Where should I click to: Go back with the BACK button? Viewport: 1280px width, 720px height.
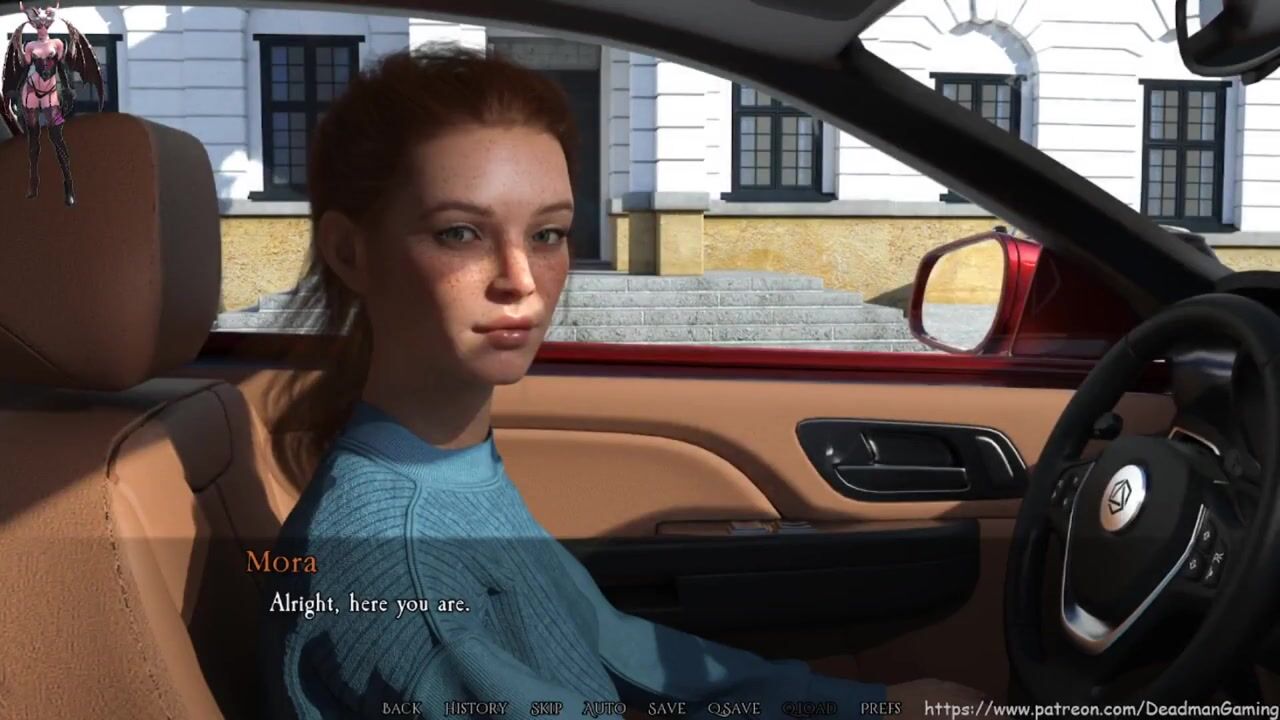point(401,708)
